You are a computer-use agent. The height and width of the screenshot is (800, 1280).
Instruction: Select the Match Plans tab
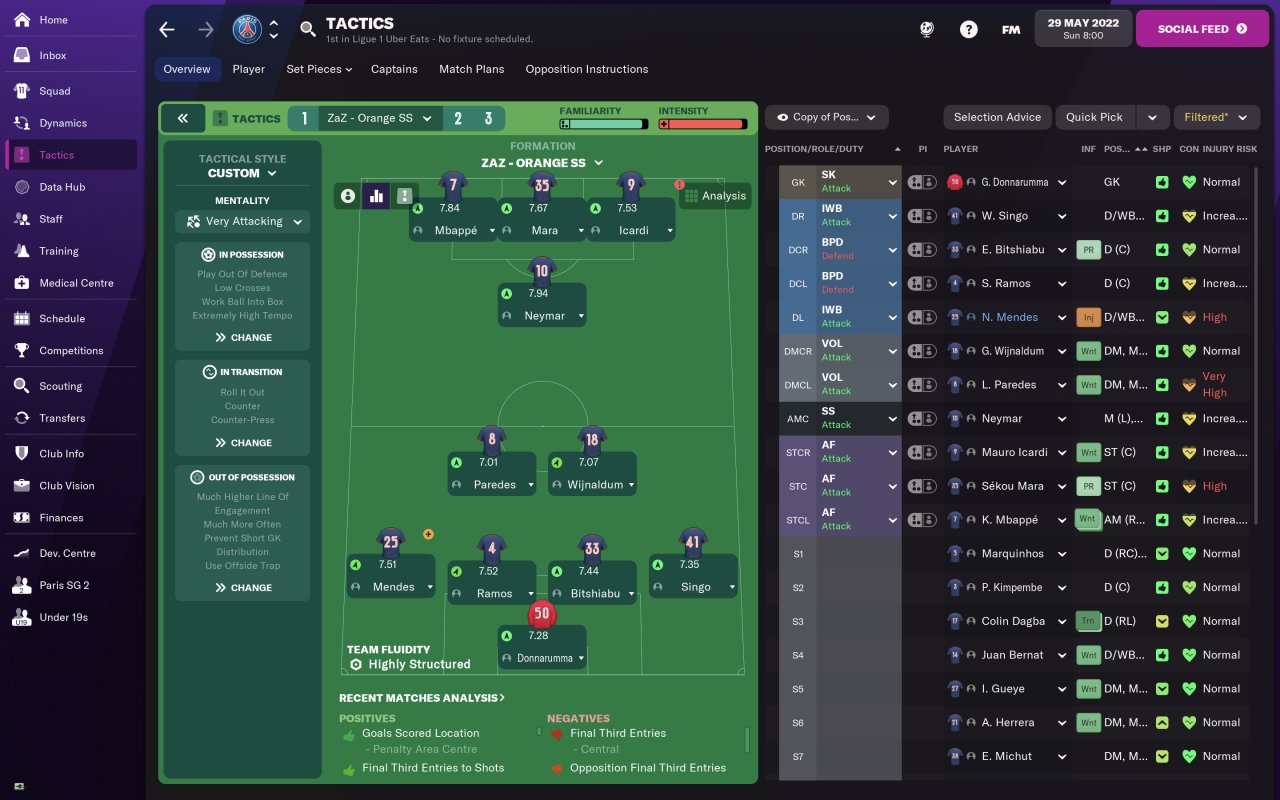click(471, 69)
